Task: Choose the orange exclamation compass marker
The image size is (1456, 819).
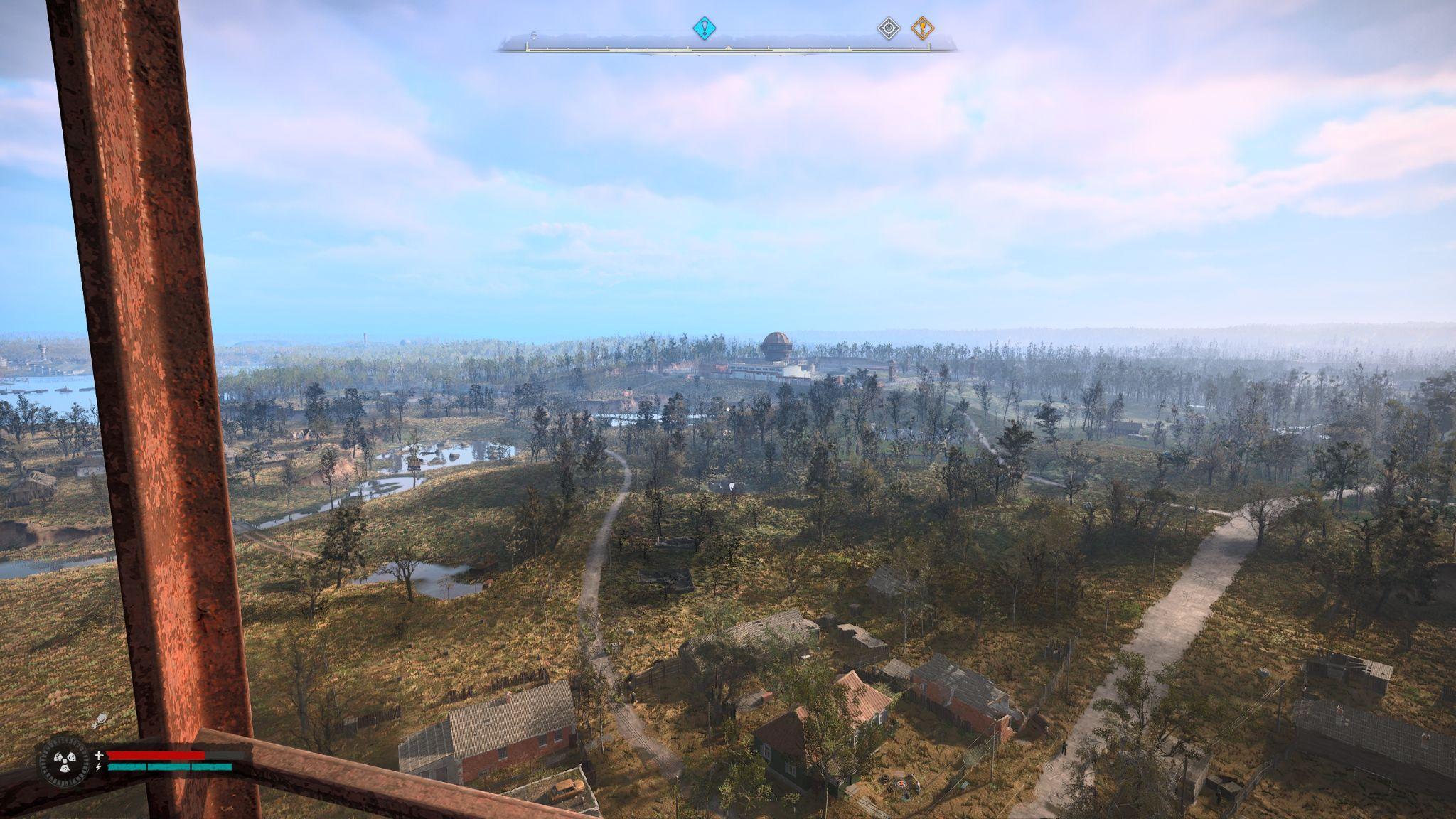Action: pos(922,28)
